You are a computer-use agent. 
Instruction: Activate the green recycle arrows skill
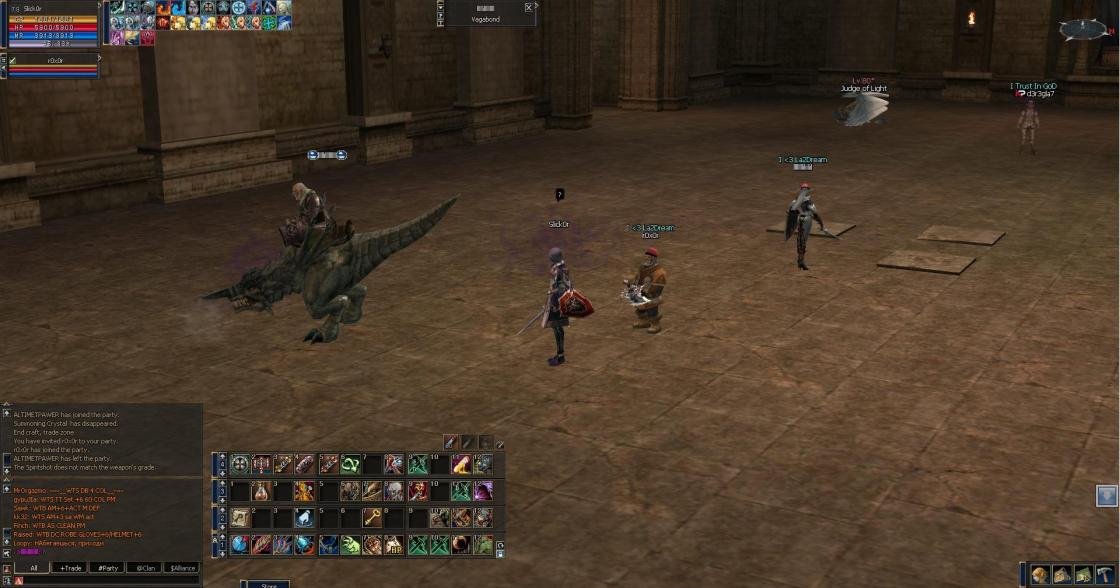coord(351,464)
